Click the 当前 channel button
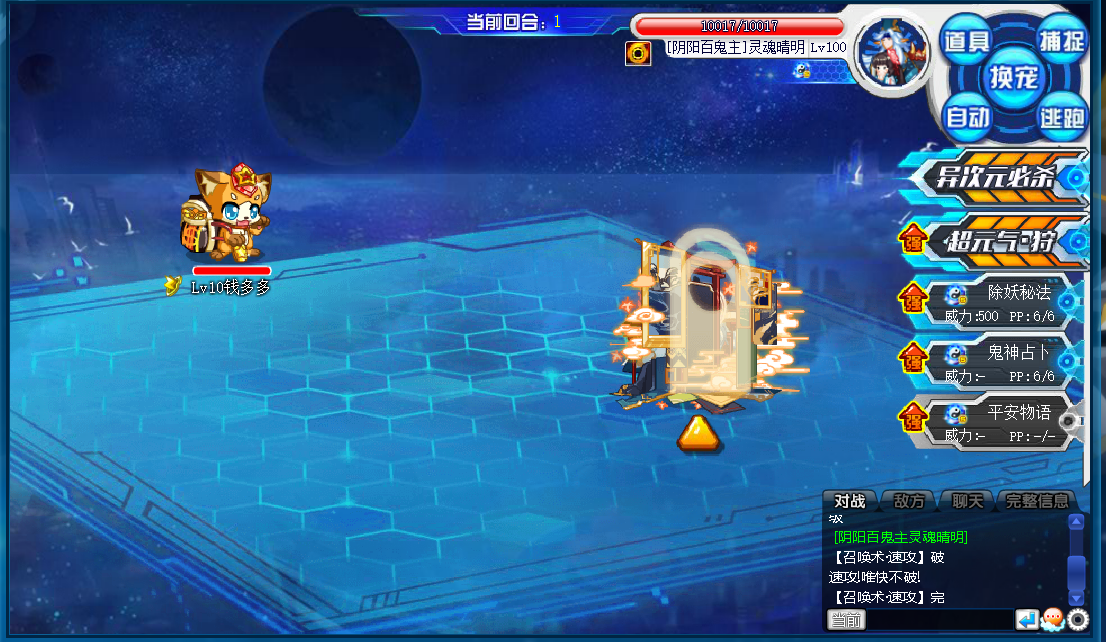Viewport: 1106px width, 642px height. (x=846, y=621)
